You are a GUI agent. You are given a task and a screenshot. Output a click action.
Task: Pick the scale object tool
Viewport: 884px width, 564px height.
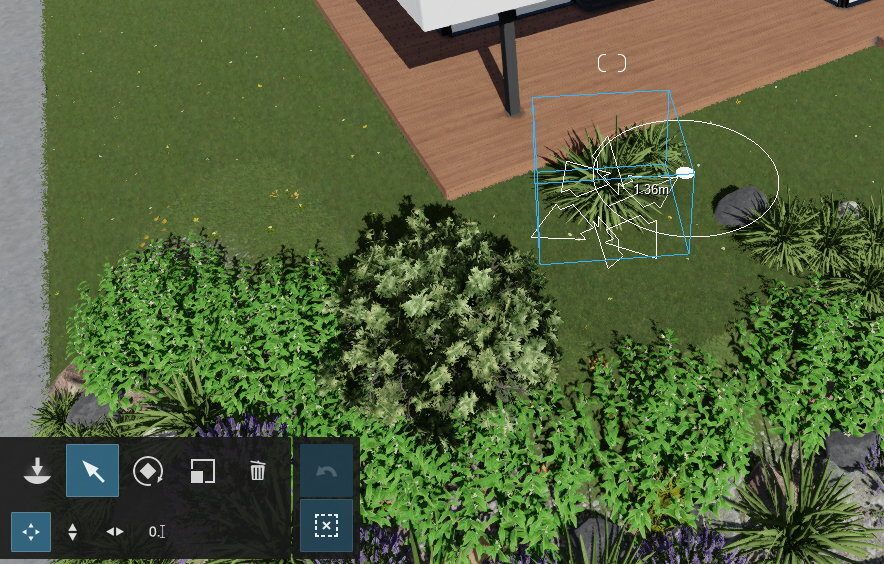[x=203, y=471]
